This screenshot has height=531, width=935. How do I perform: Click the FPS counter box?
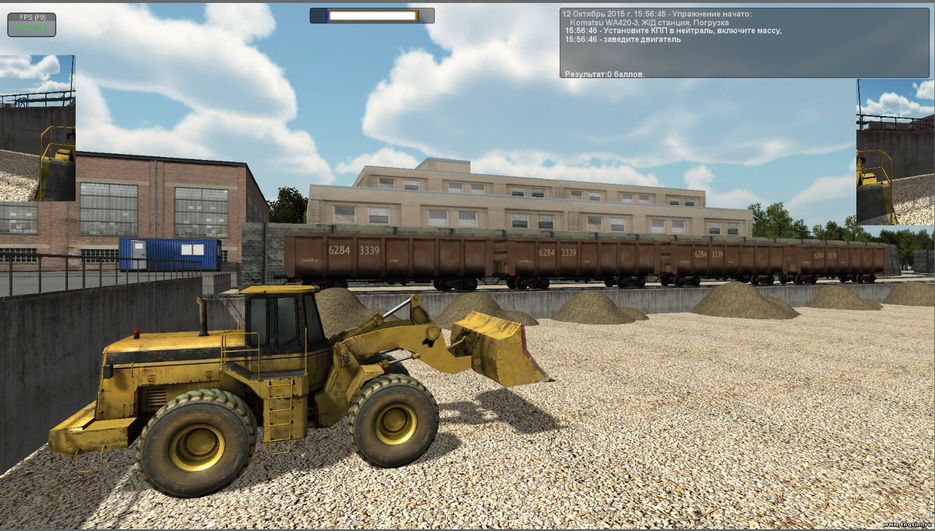coord(31,24)
